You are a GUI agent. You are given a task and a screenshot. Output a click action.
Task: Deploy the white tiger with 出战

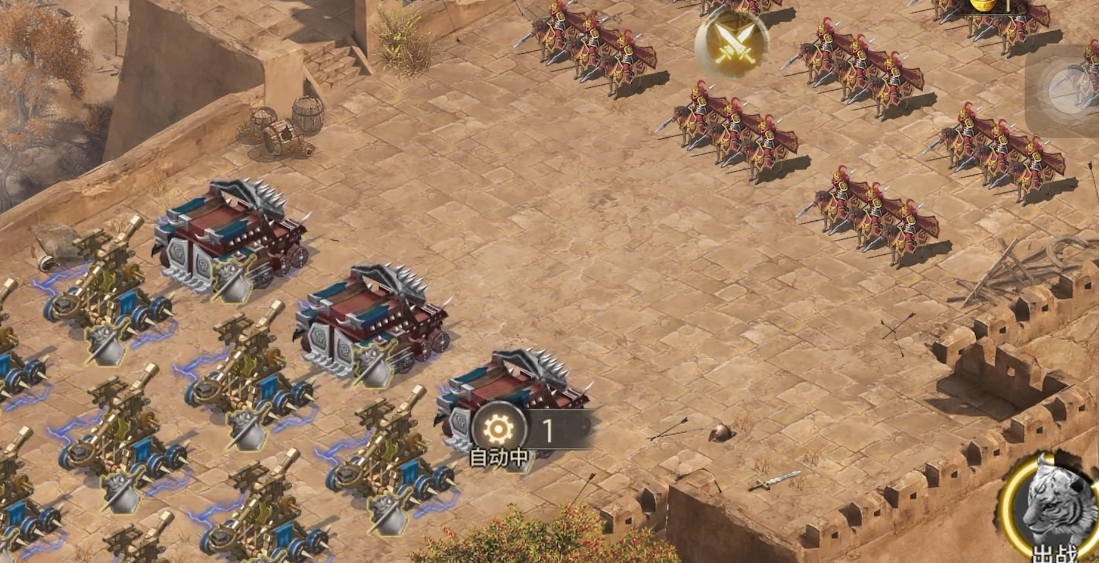tap(1050, 507)
